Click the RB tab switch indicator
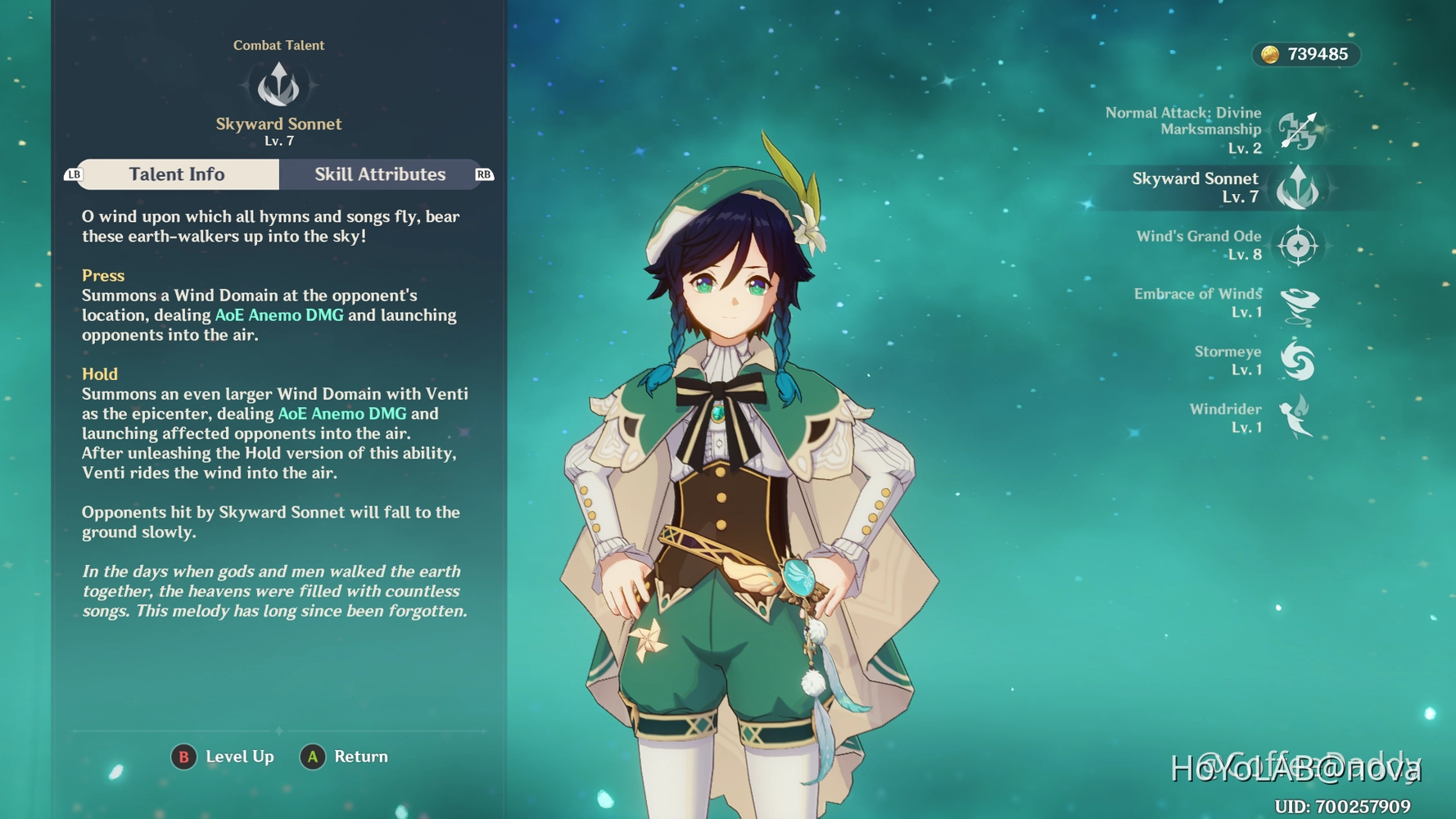1456x819 pixels. point(482,174)
